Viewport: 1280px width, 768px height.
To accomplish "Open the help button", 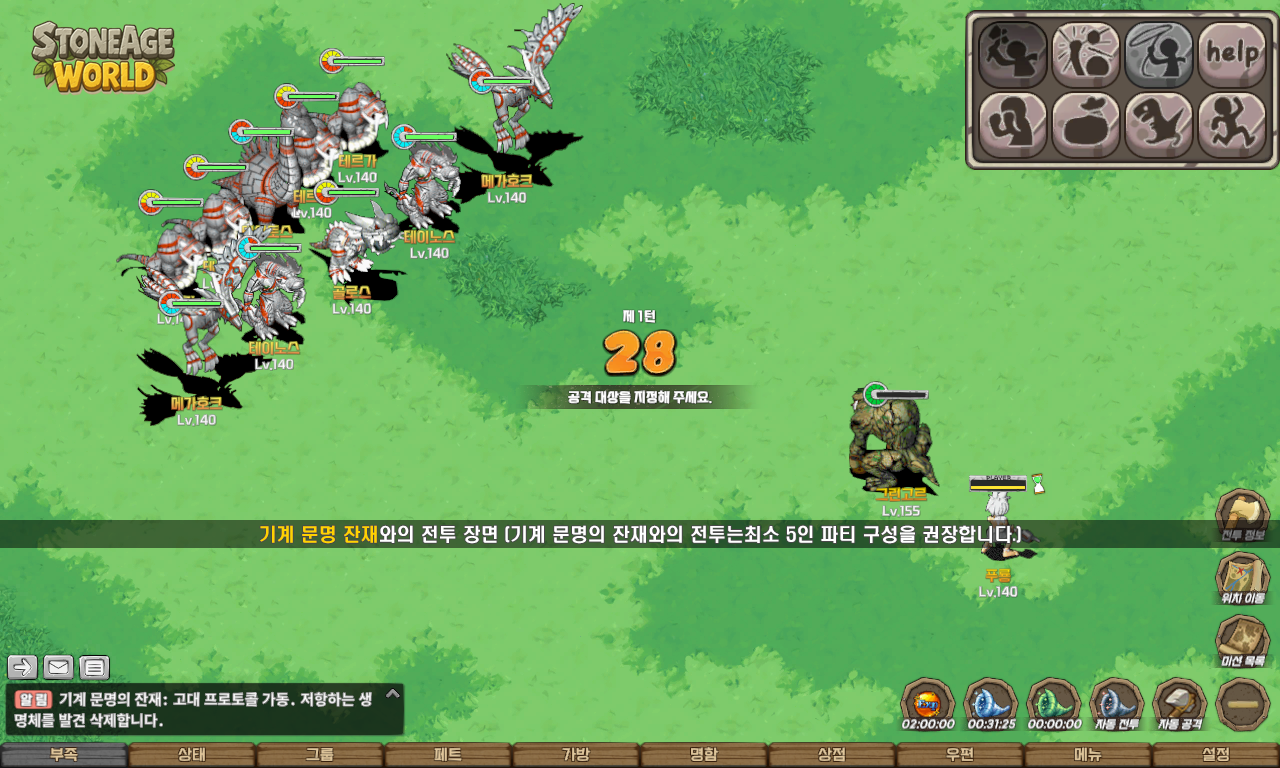I will tap(1231, 54).
